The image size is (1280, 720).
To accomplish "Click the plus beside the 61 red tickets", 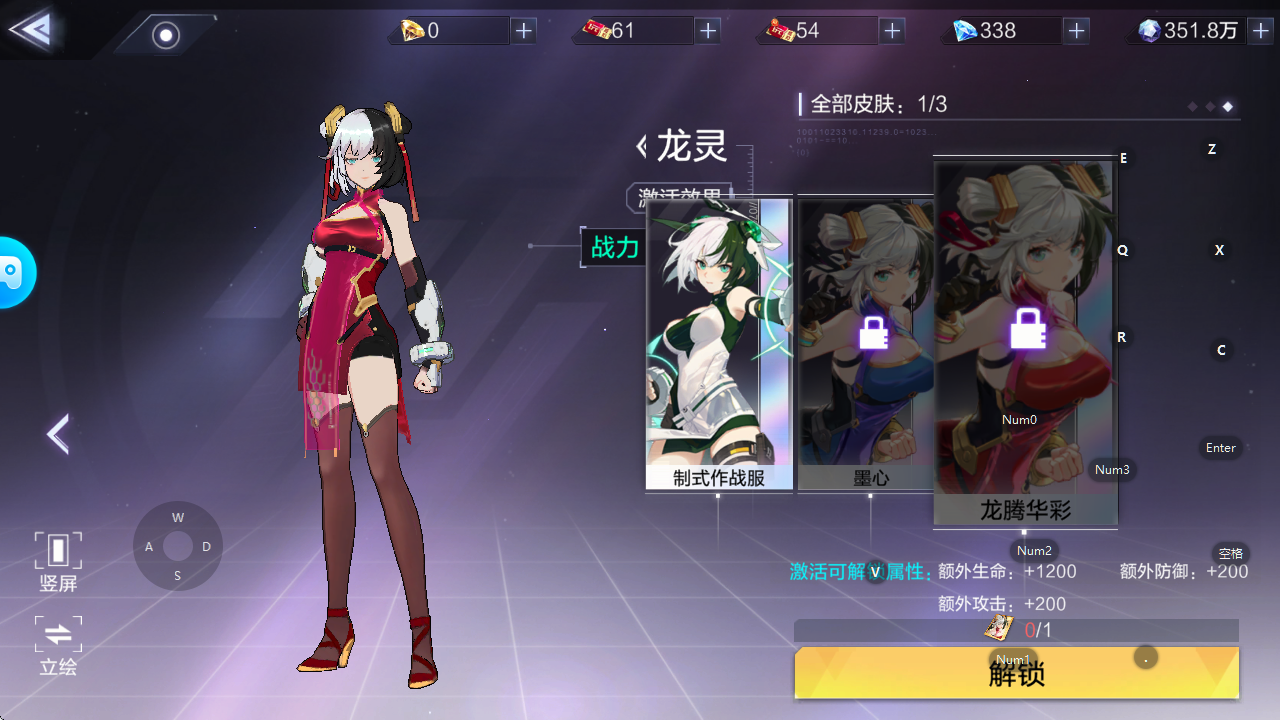I will (707, 31).
